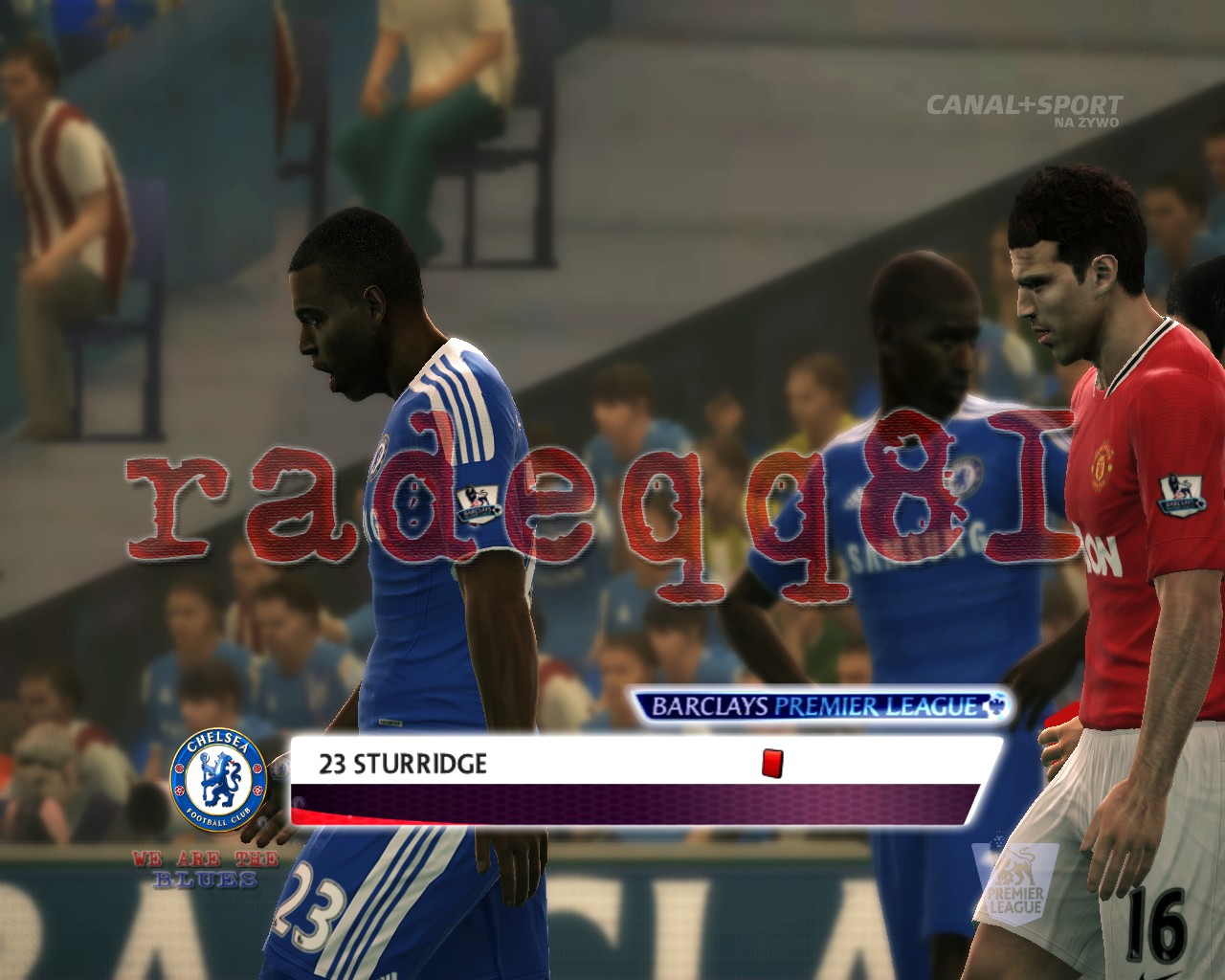
Task: Select the 23 Sturridge name banner
Action: (403, 764)
